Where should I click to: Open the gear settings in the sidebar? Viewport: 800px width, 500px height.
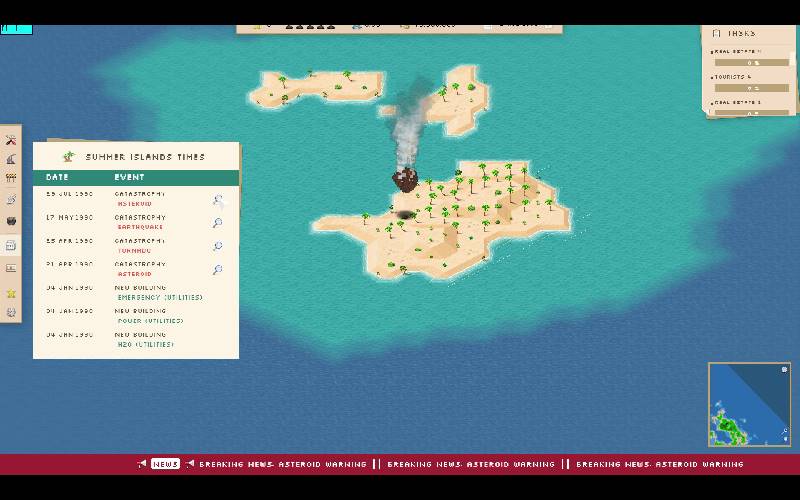[x=11, y=312]
